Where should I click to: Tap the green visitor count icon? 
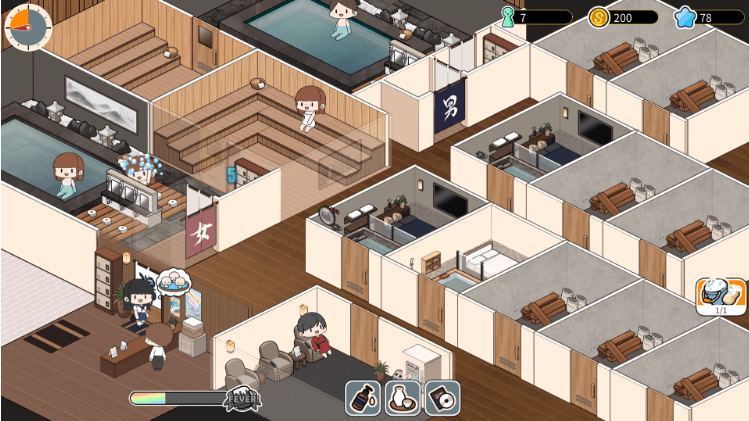coord(508,17)
